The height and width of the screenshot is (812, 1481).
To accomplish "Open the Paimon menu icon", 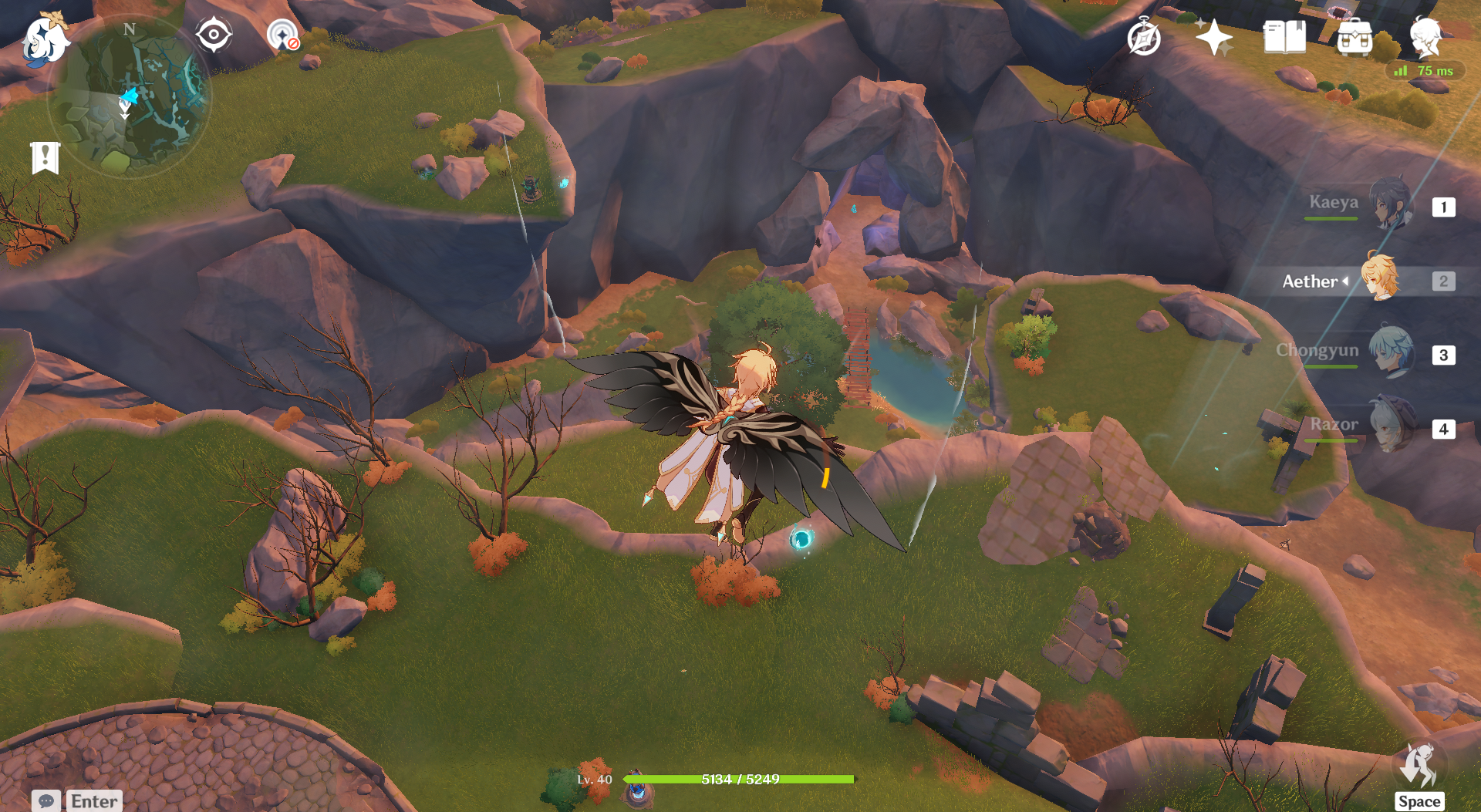I will point(45,40).
